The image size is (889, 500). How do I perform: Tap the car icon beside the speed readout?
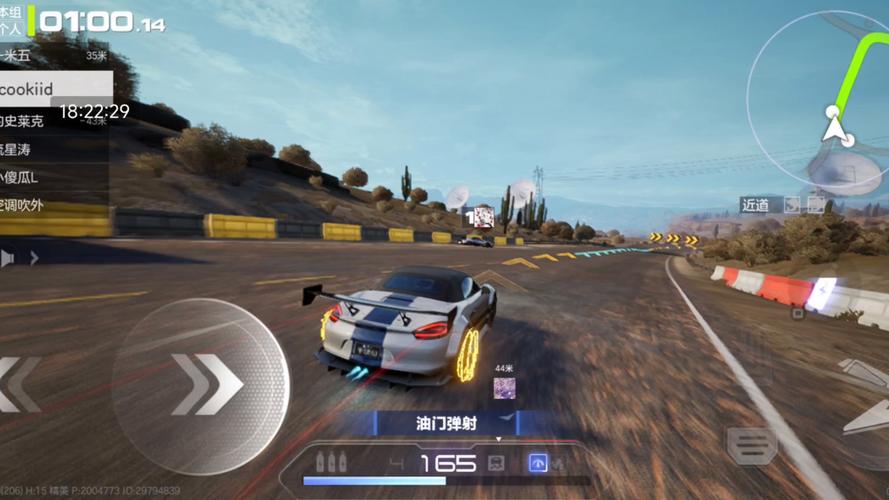click(495, 463)
